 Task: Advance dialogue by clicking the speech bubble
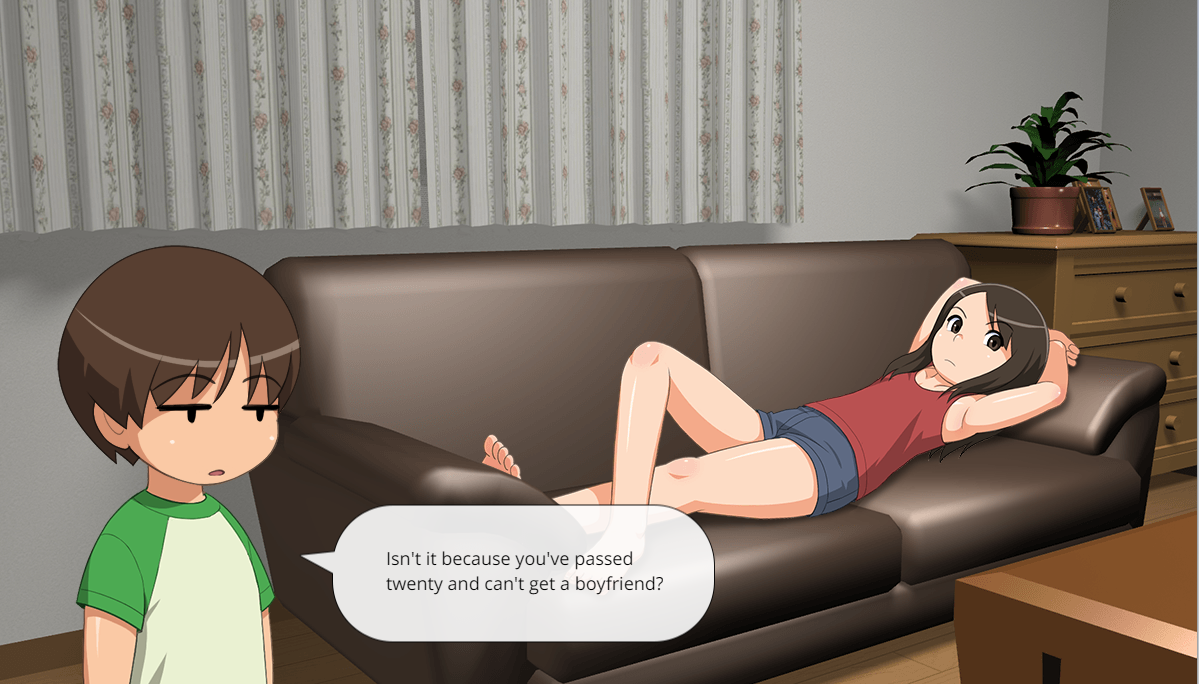523,572
